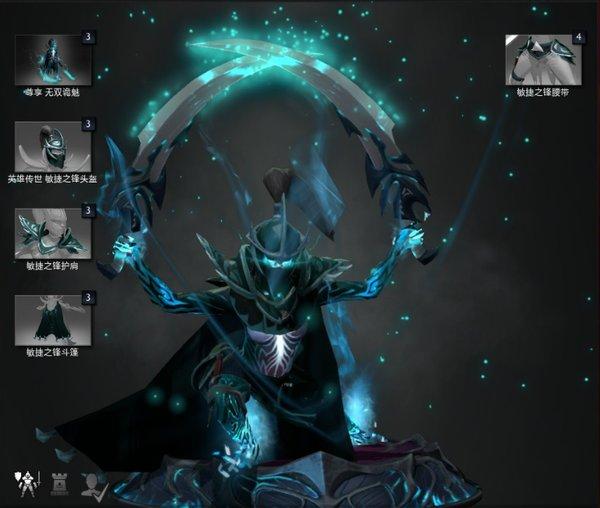Select the 尊享 无双诡魅 weapon slot

point(53,59)
